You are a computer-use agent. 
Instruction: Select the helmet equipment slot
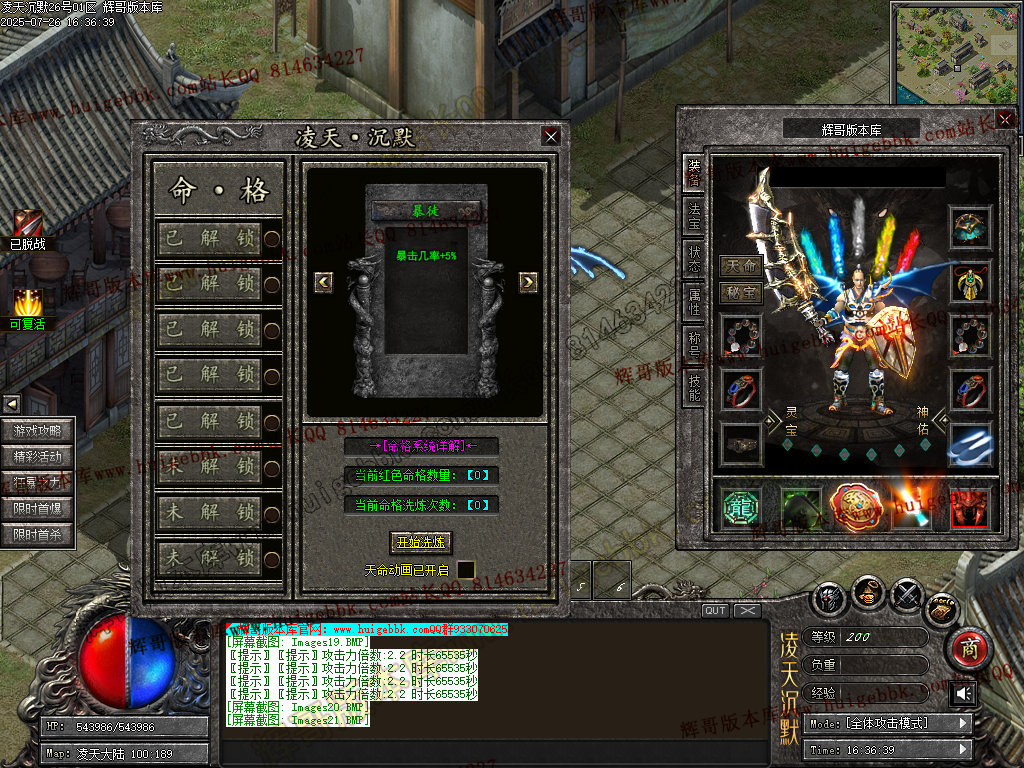click(969, 228)
